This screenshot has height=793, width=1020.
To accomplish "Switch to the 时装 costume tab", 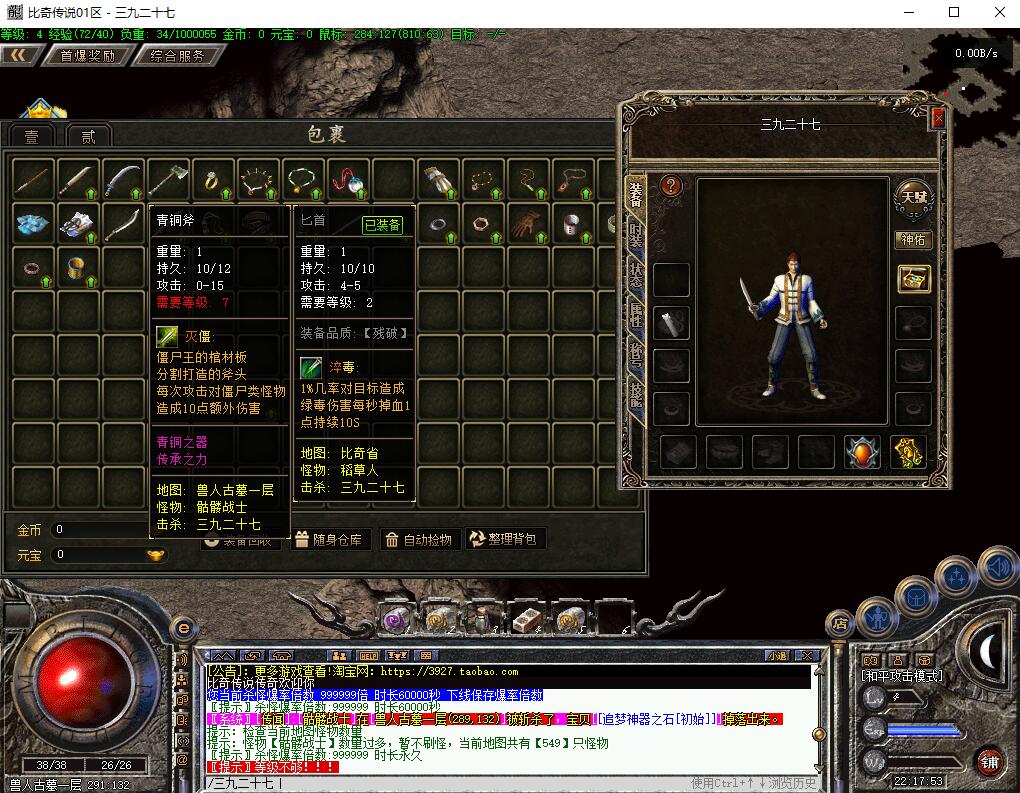I will [636, 234].
